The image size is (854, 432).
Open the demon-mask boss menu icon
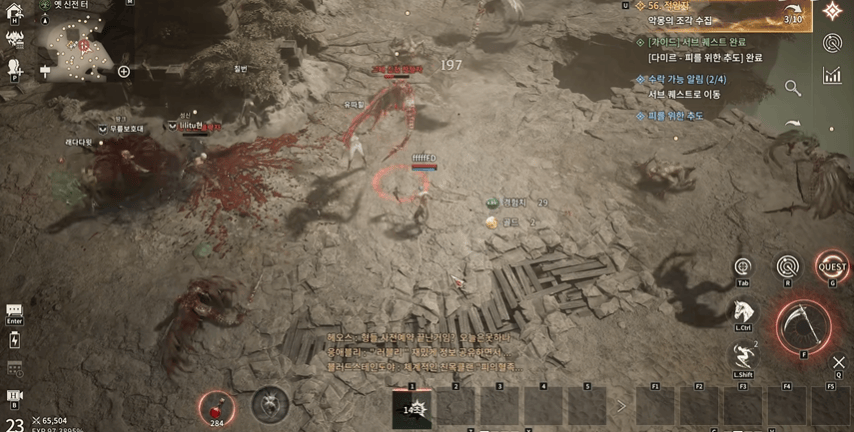coord(15,40)
